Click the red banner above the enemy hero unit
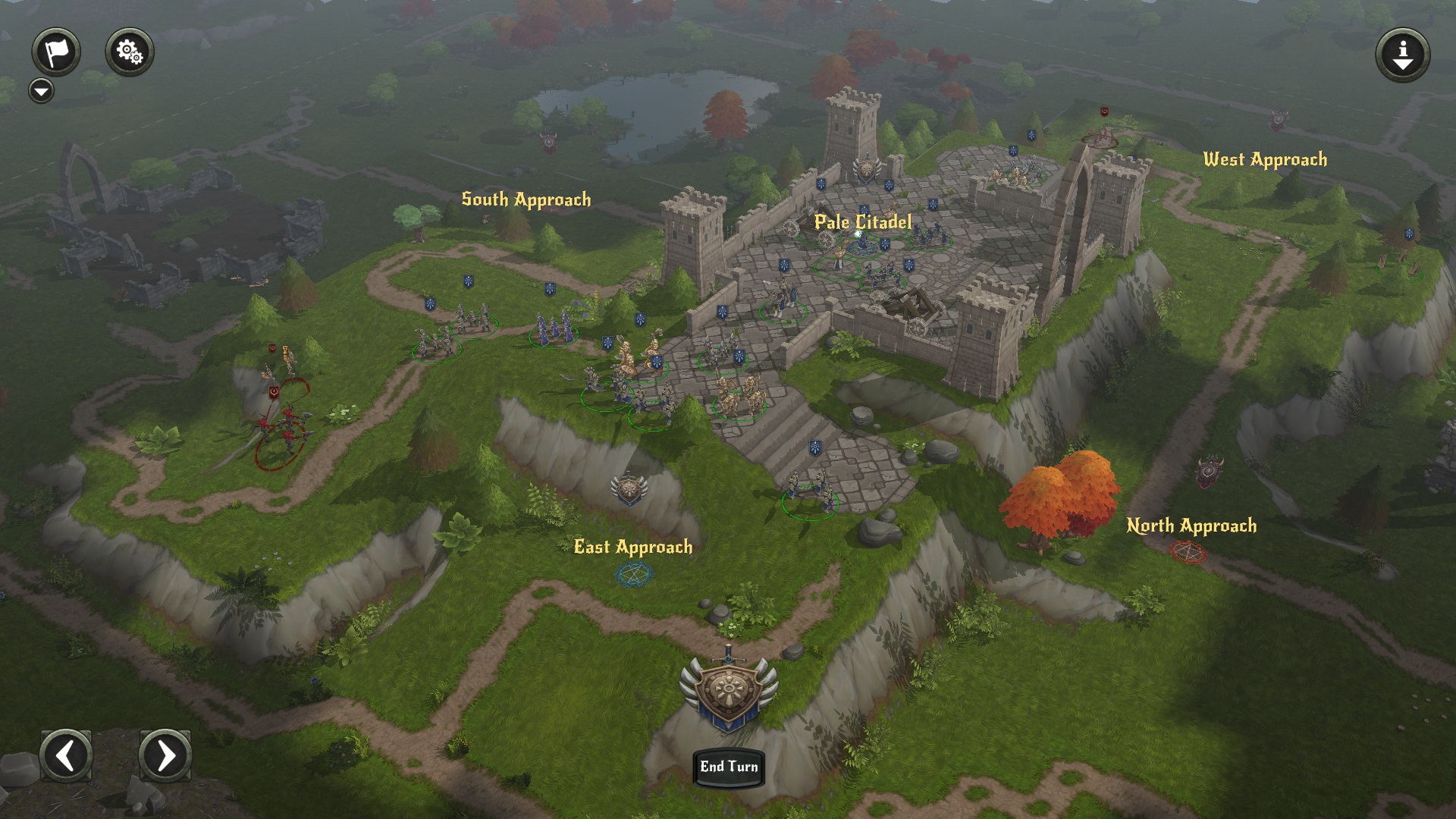The height and width of the screenshot is (819, 1456). point(274,393)
